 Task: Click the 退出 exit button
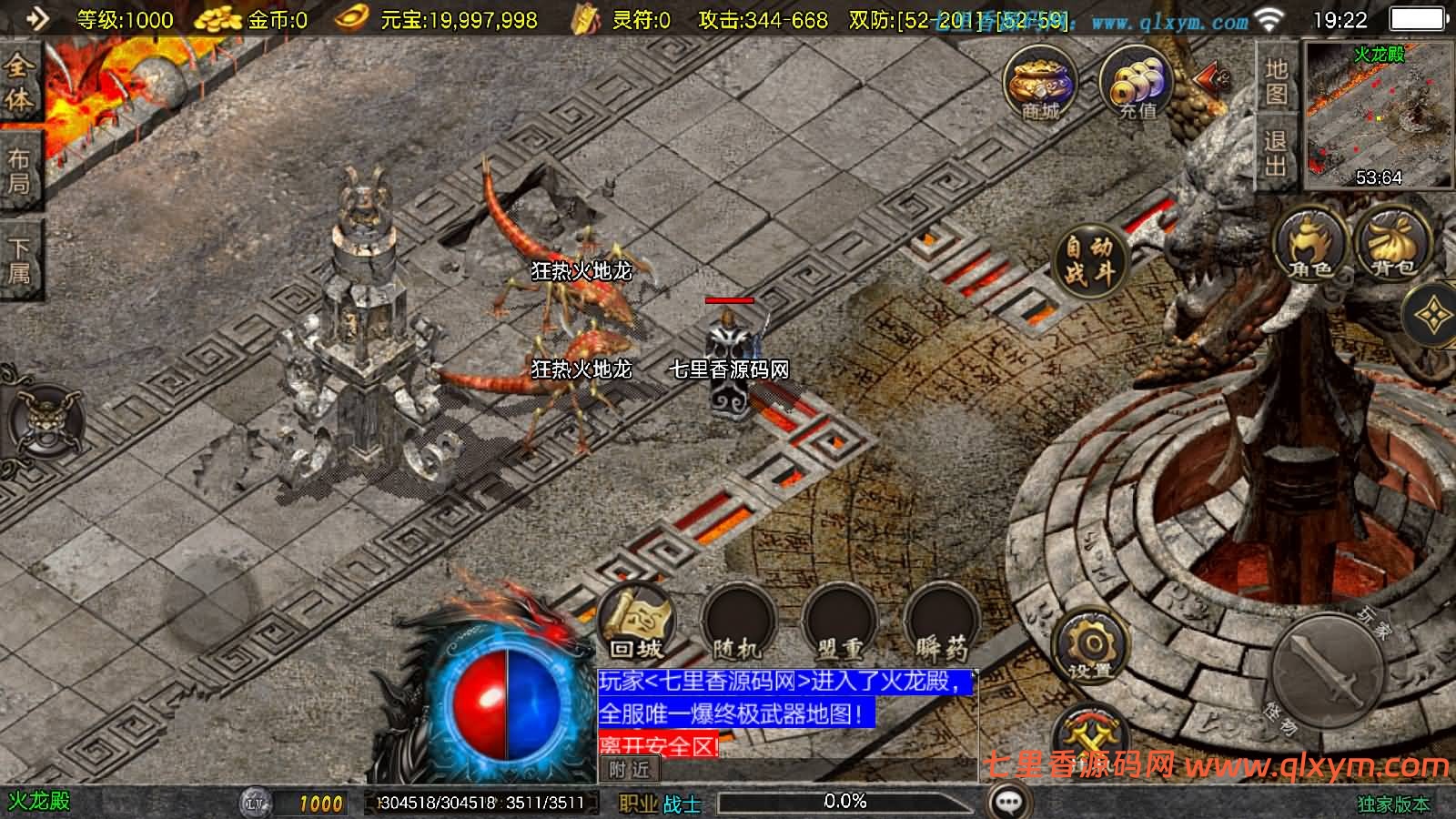tap(1276, 153)
